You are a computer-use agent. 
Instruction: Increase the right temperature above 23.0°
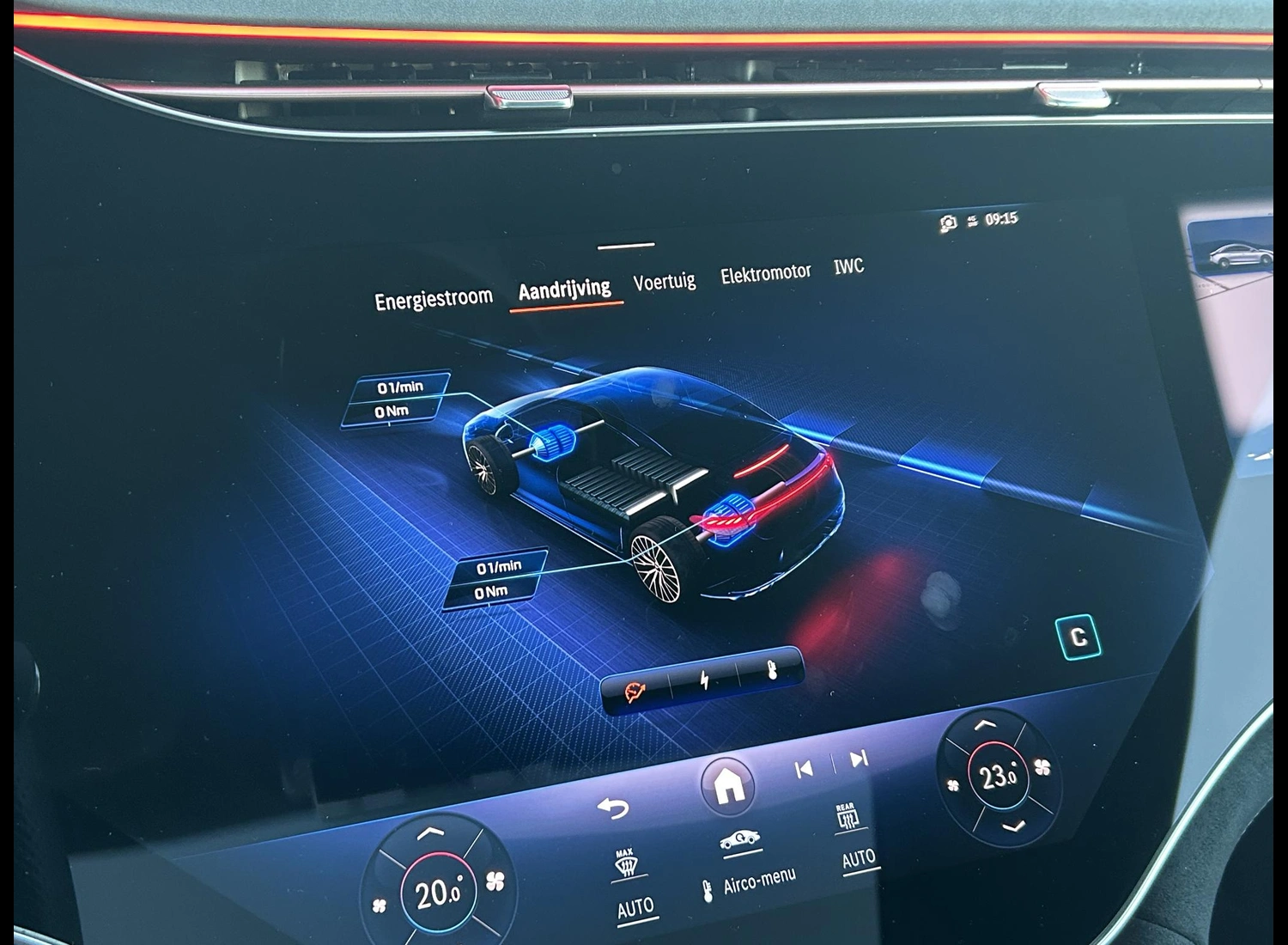(x=985, y=726)
